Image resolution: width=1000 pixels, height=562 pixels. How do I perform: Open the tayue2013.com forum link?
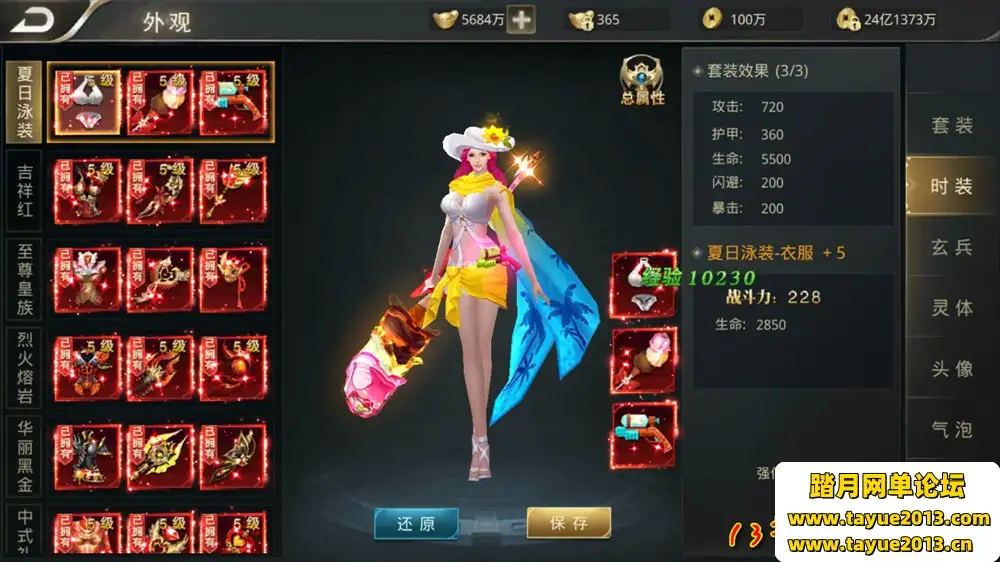tap(888, 518)
